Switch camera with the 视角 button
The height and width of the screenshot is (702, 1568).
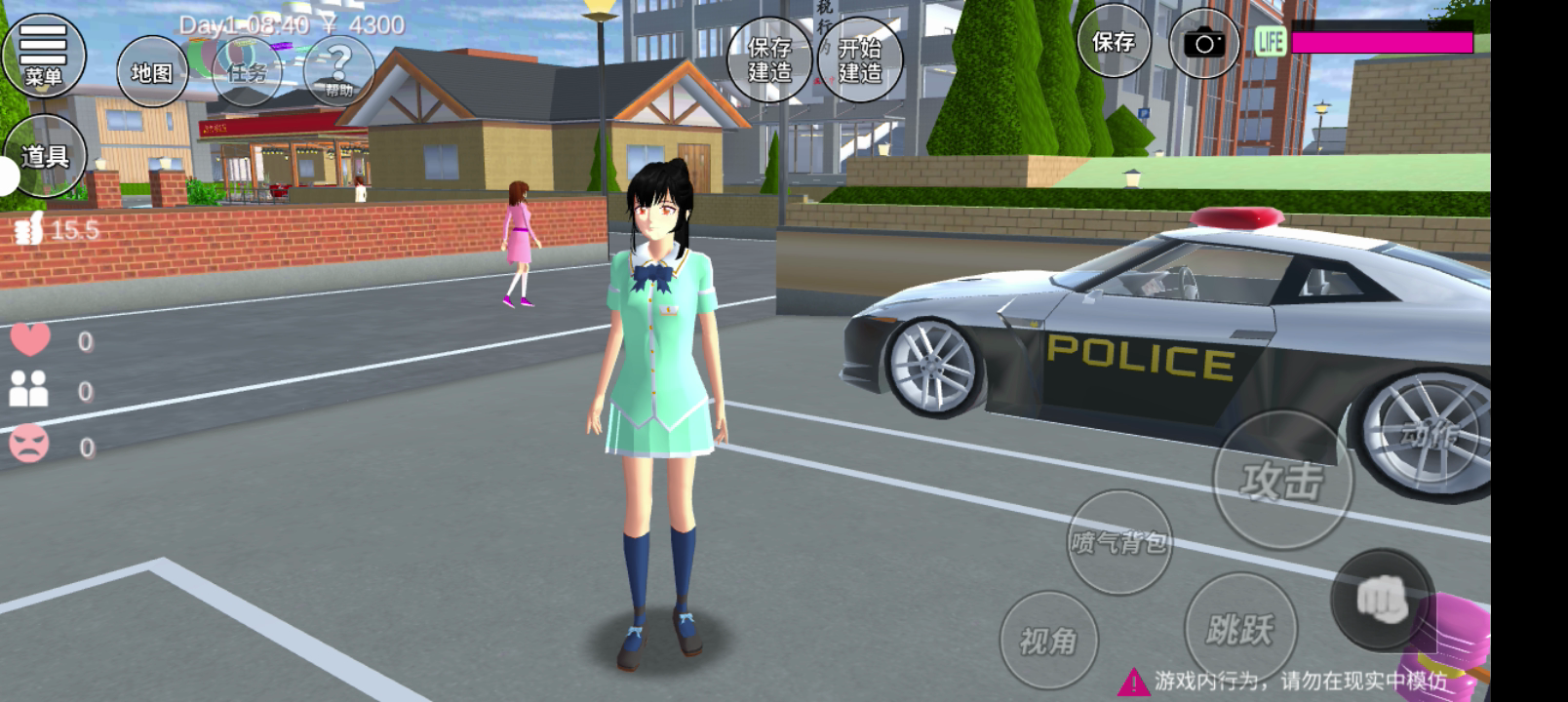1048,641
